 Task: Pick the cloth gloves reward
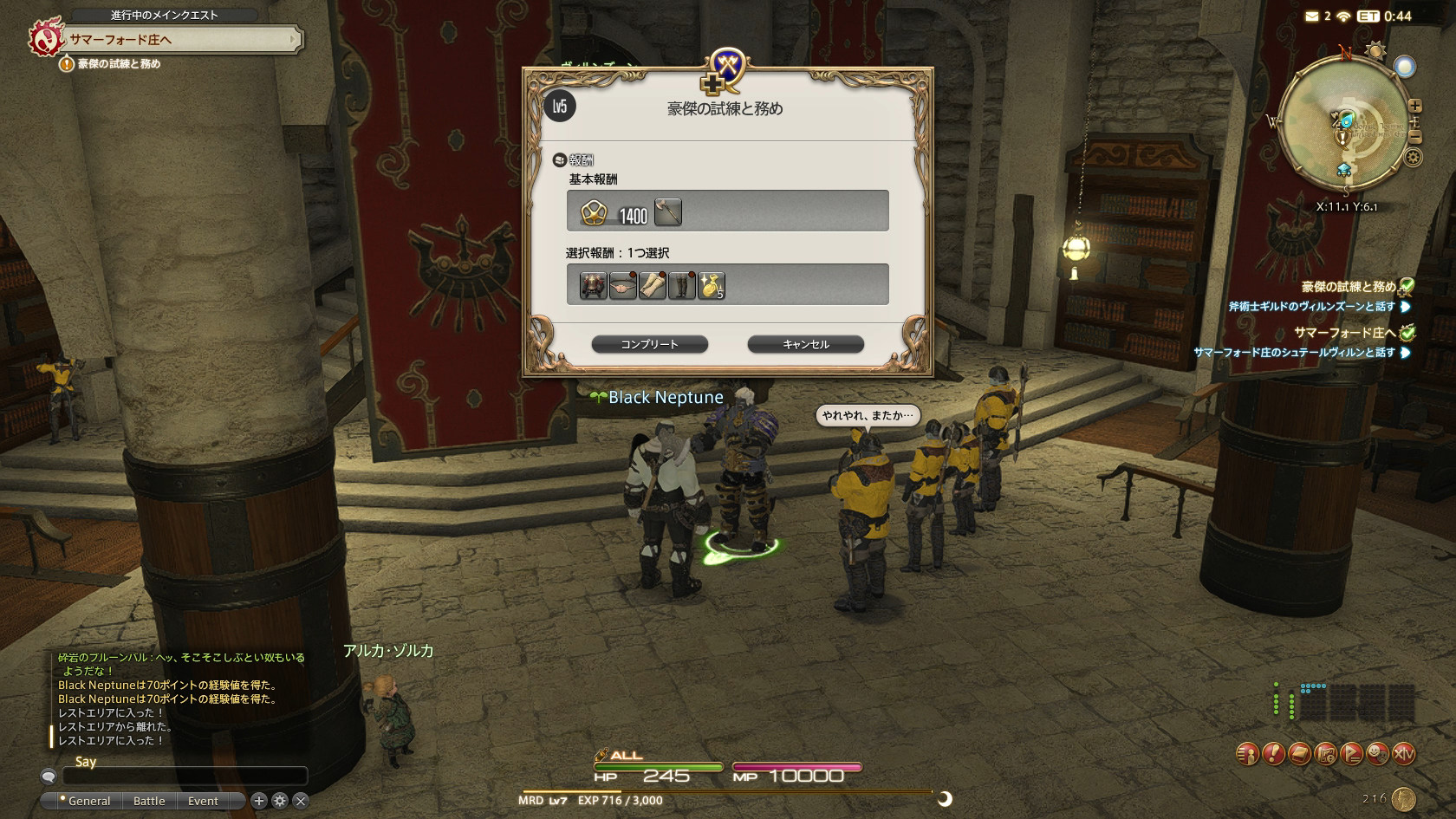(x=652, y=285)
